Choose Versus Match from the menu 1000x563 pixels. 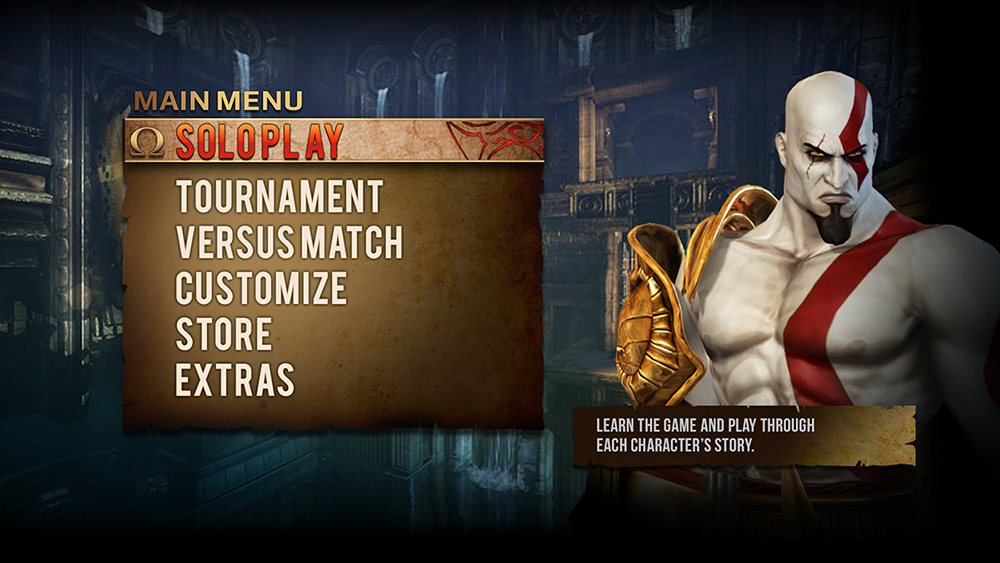pyautogui.click(x=289, y=243)
